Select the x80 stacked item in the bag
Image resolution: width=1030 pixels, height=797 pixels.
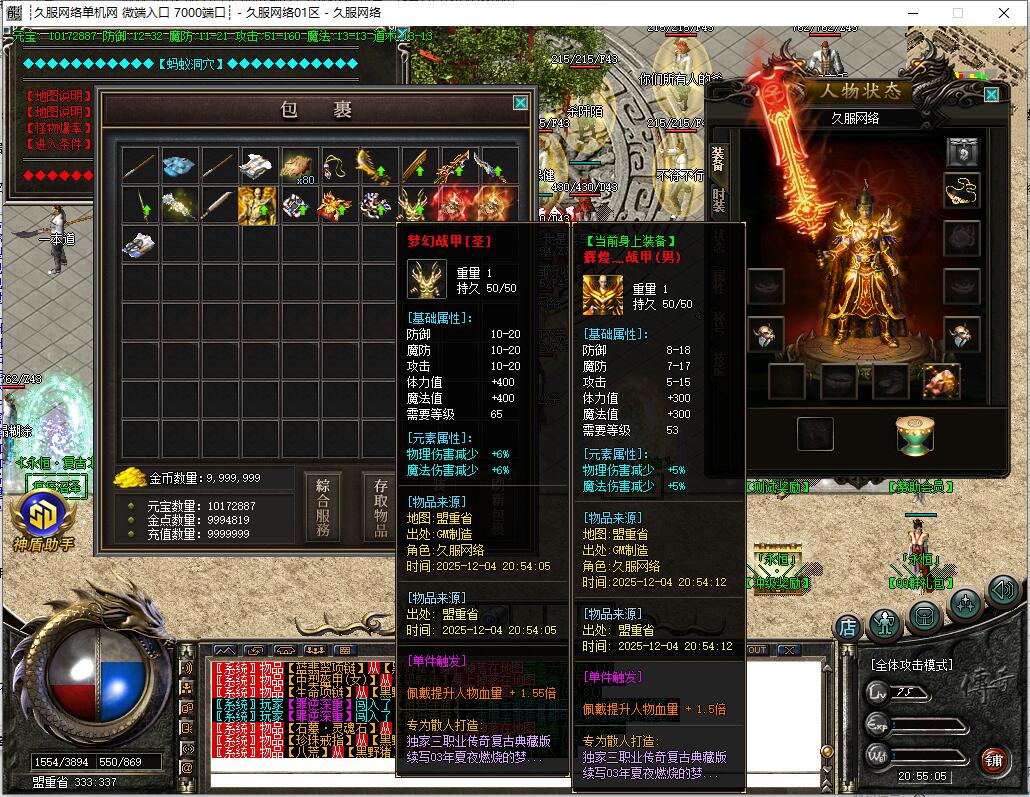pyautogui.click(x=298, y=165)
